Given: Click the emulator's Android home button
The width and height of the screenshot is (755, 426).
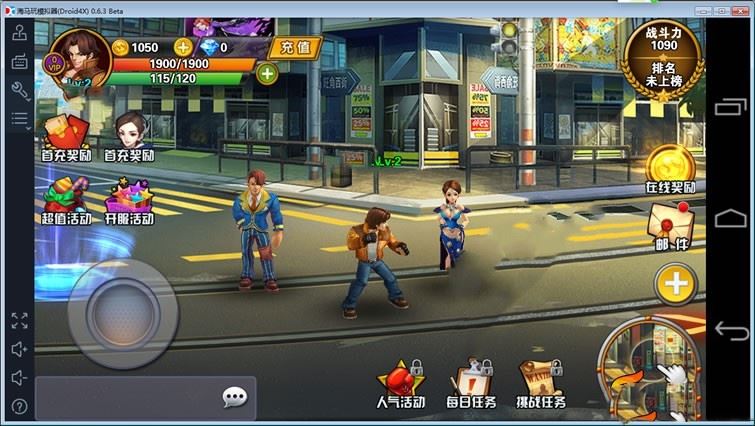Looking at the screenshot, I should [731, 218].
